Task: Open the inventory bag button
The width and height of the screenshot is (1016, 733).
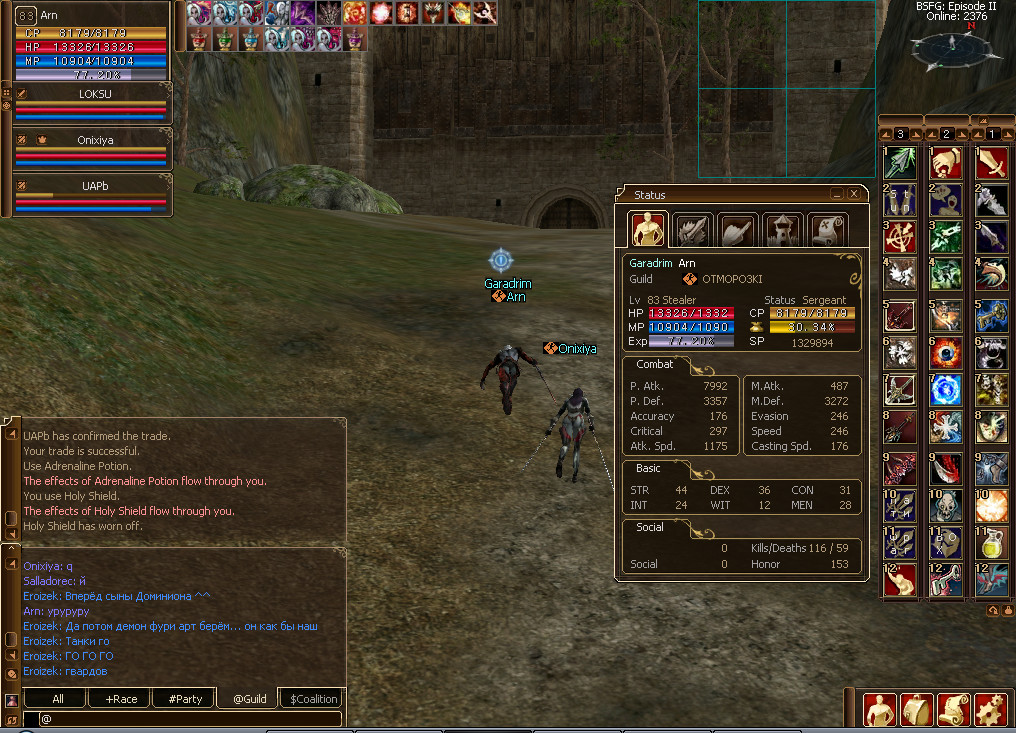Action: pyautogui.click(x=916, y=709)
